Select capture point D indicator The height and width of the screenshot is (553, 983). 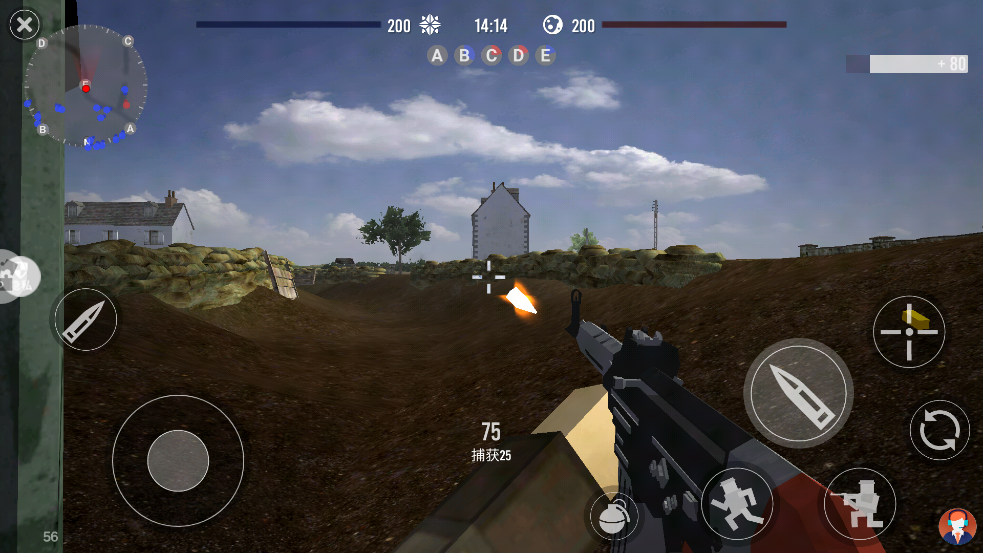click(x=518, y=55)
